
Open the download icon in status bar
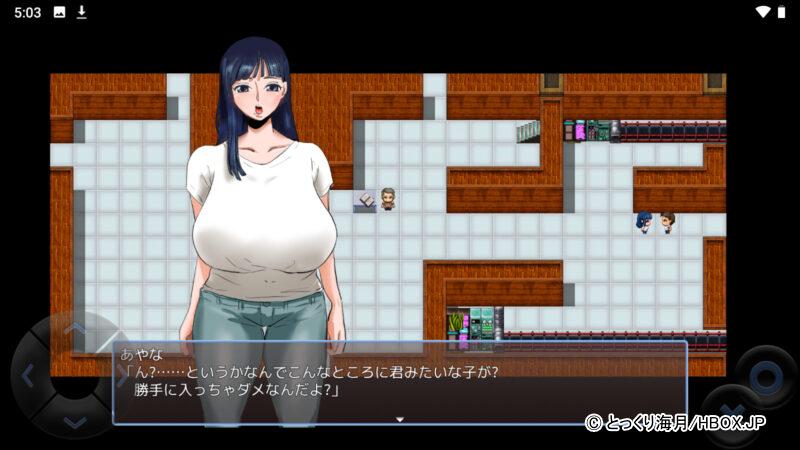point(82,12)
